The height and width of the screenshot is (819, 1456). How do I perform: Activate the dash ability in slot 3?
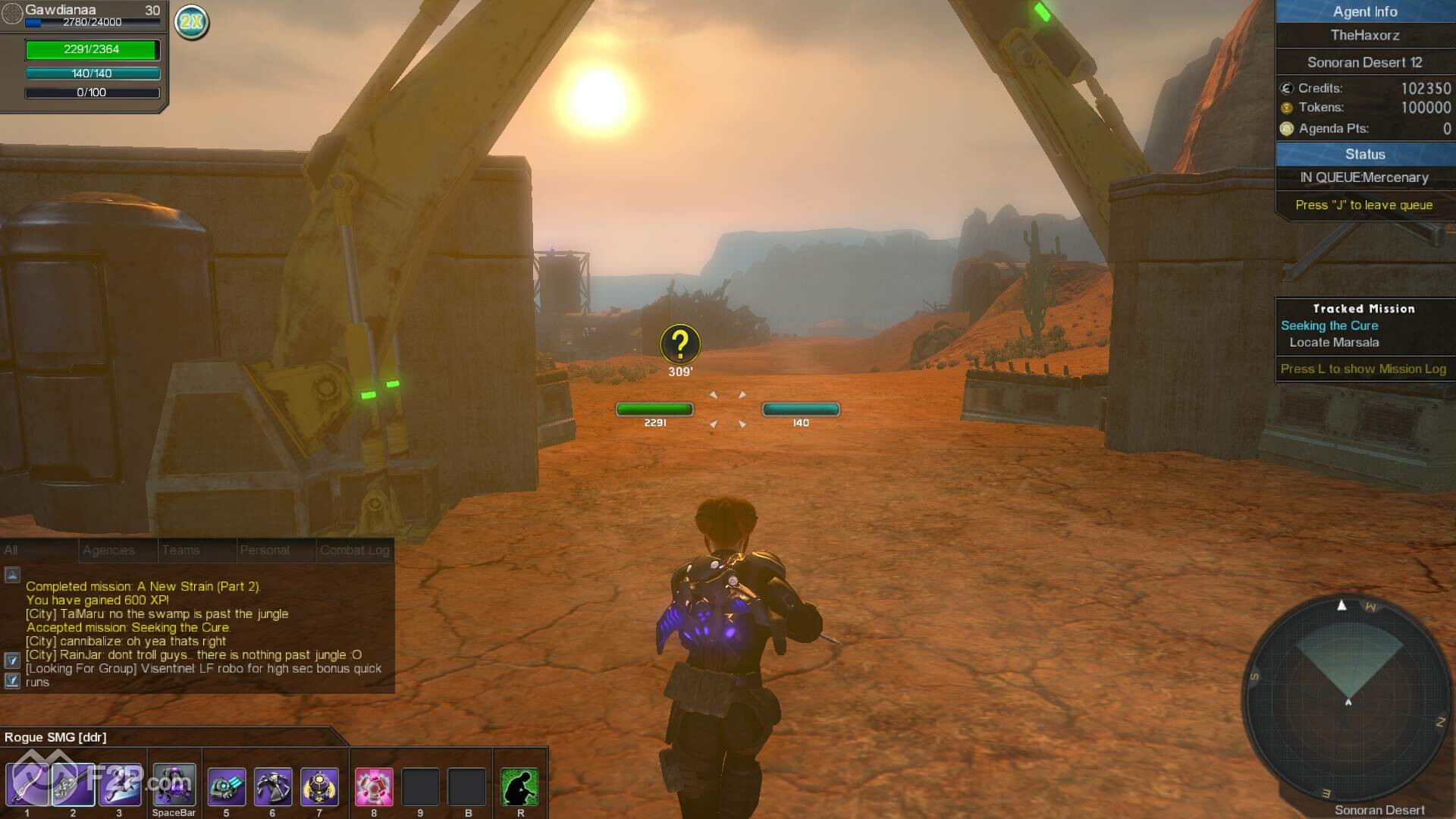pyautogui.click(x=119, y=785)
